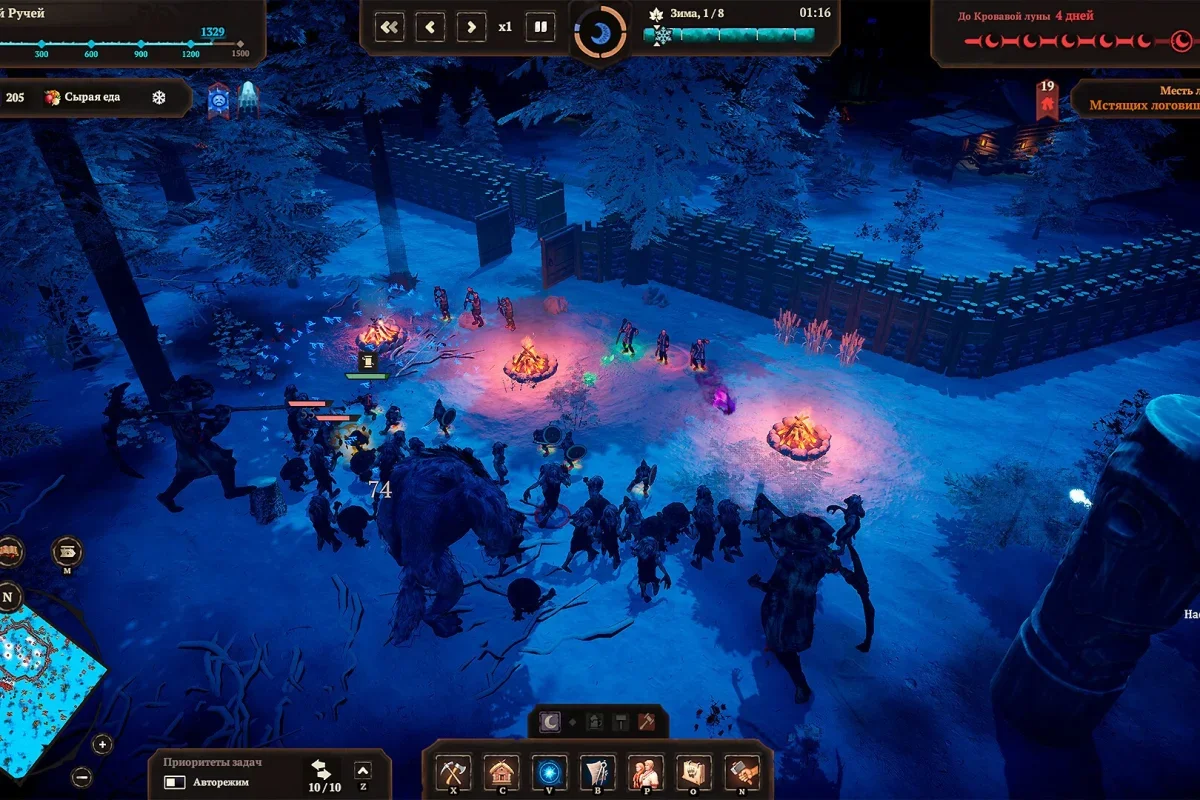Zoom out the minimap with minus button
Screen dimensions: 1200x800
pos(82,776)
